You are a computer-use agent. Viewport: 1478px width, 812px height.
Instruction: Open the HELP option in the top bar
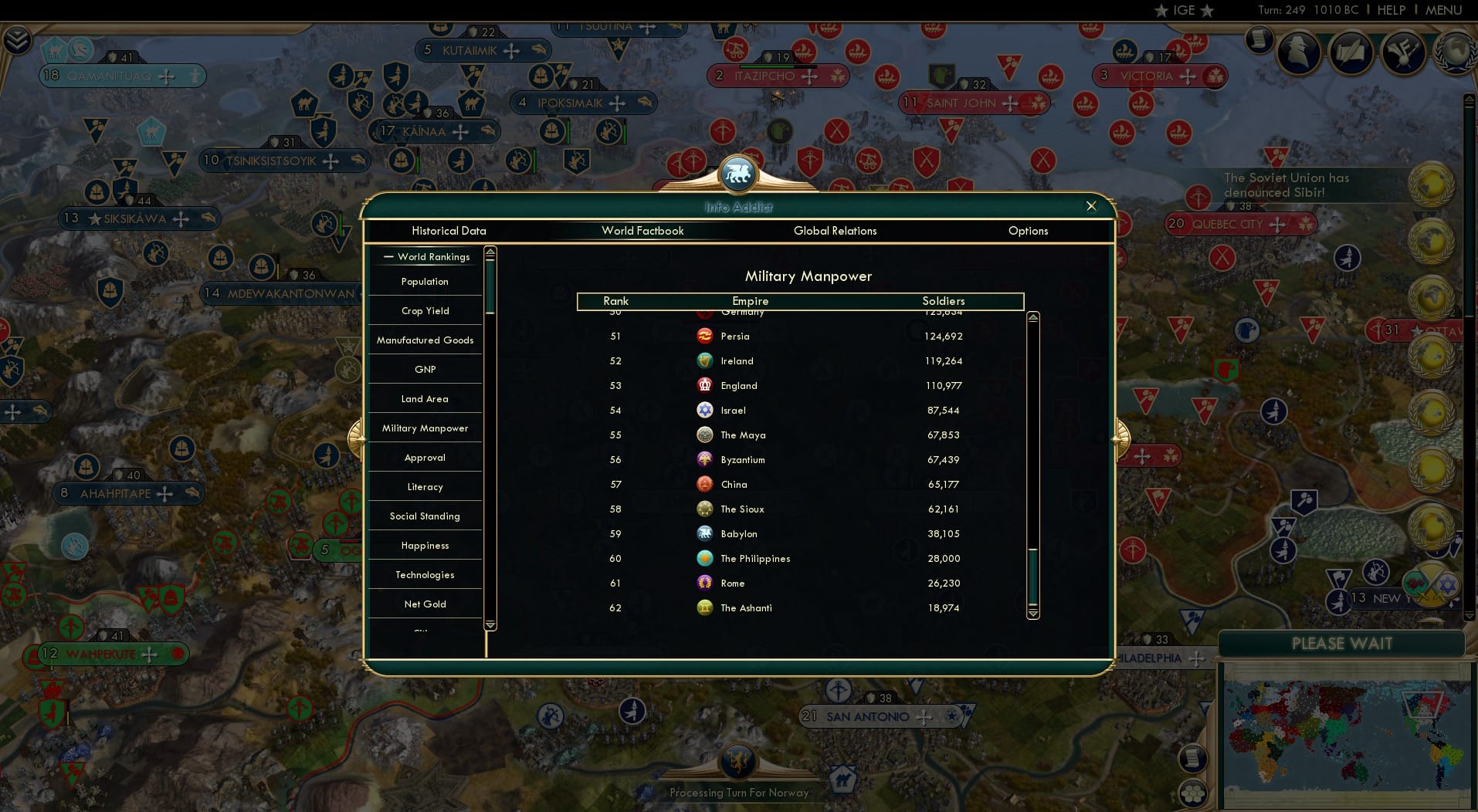(x=1392, y=10)
